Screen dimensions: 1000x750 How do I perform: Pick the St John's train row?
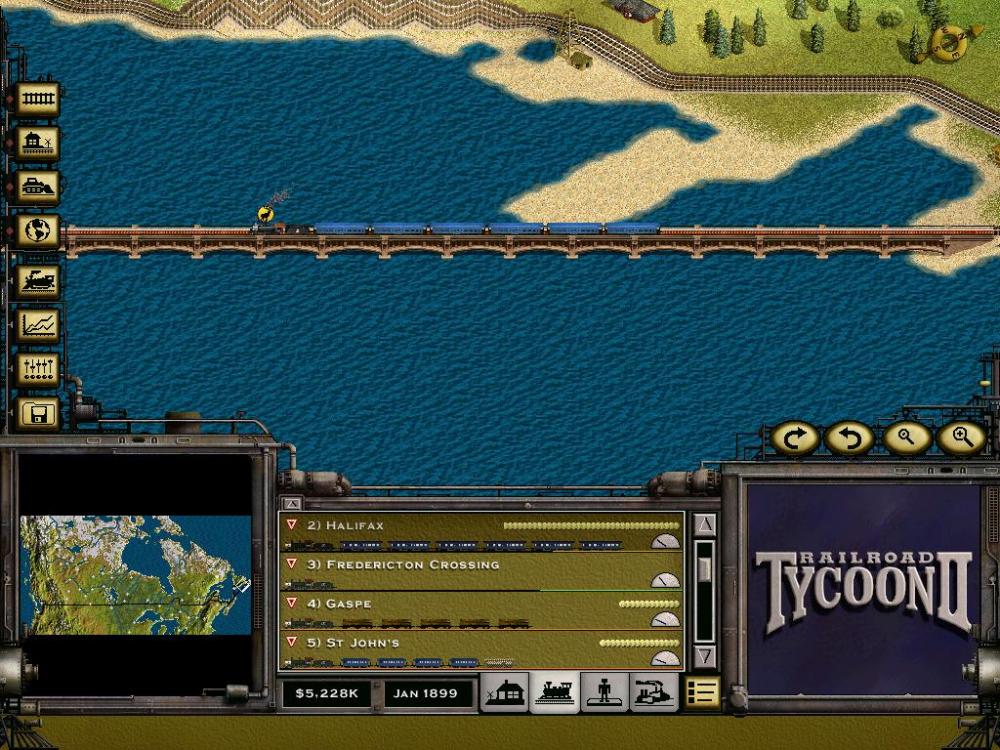480,650
